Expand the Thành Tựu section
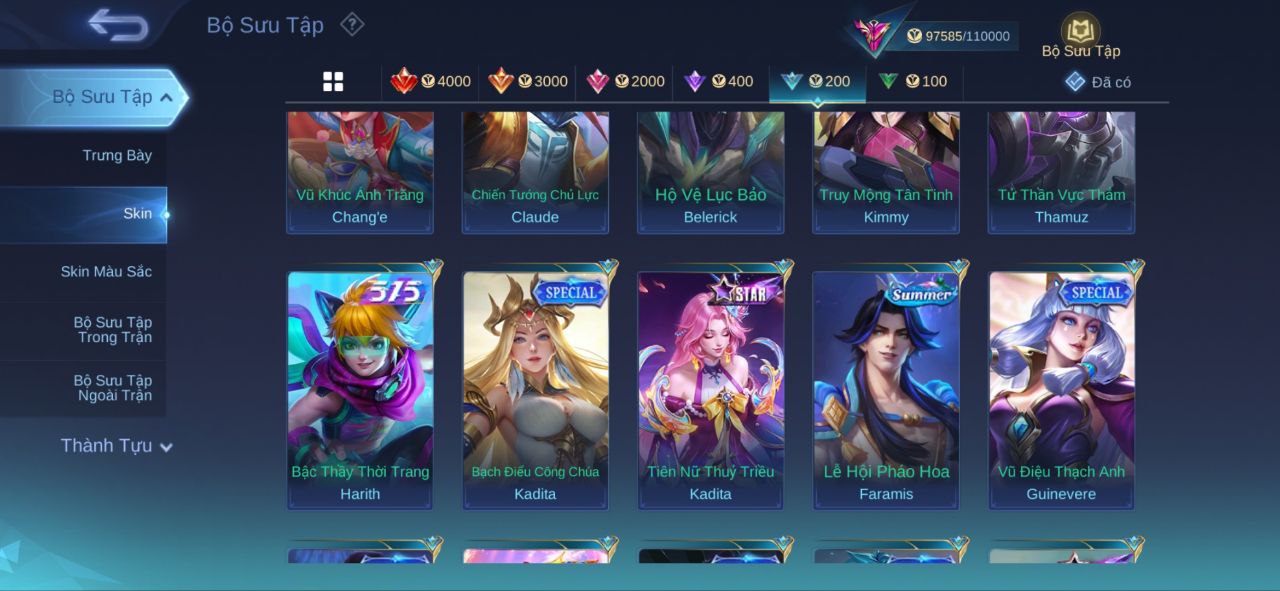Screen dimensions: 1280x591 point(116,446)
